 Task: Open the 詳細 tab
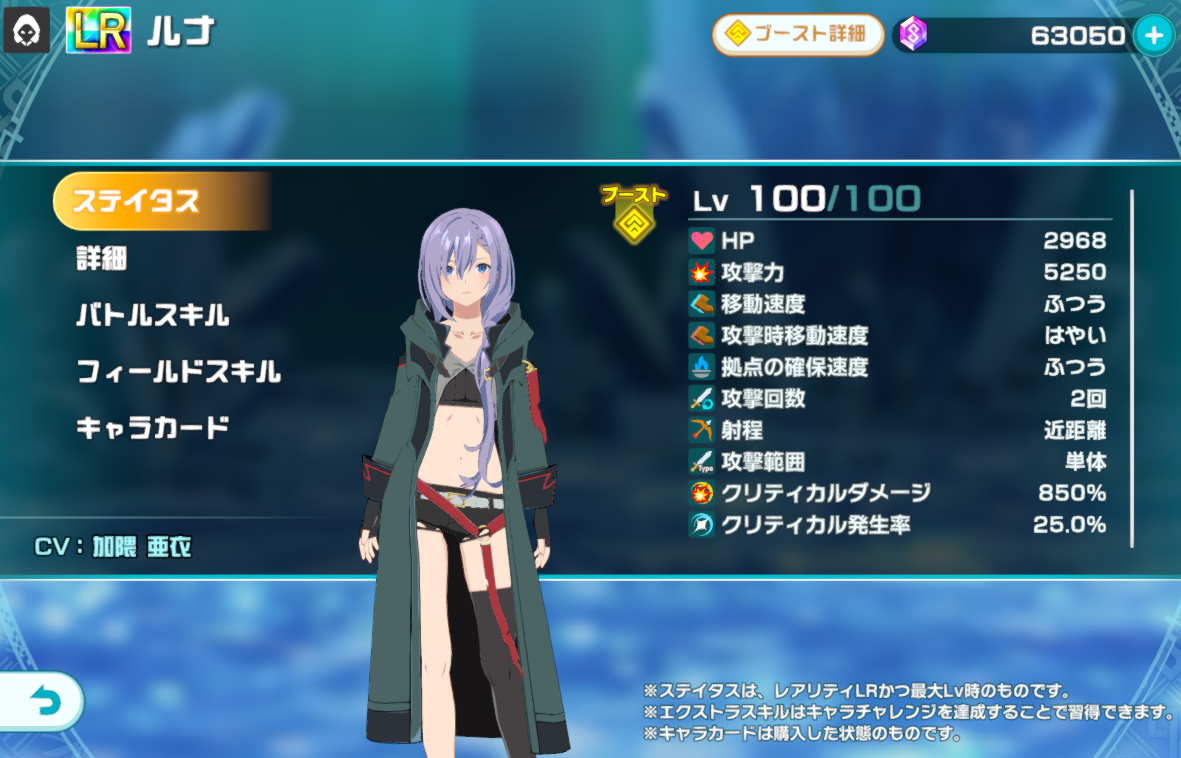point(102,259)
